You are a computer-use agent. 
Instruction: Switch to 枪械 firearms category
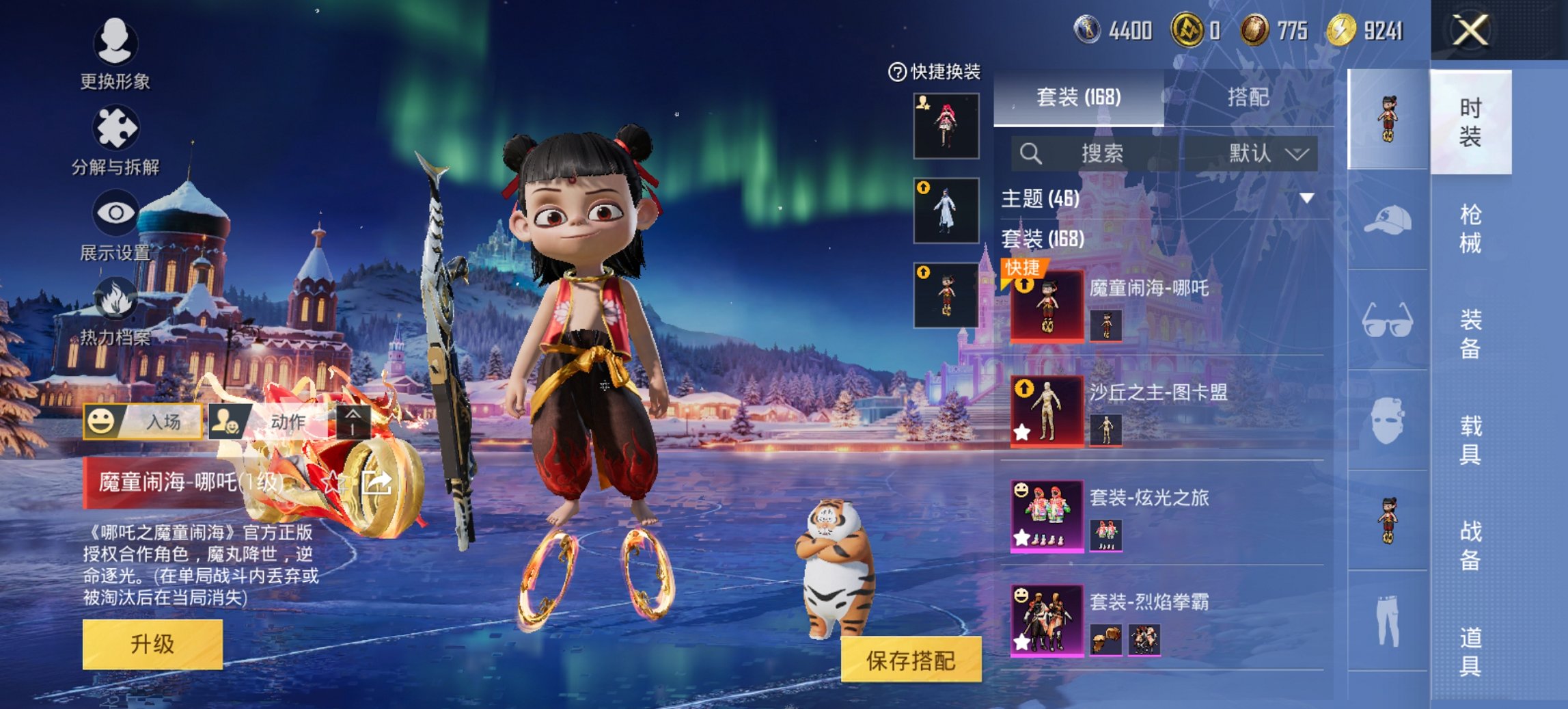click(x=1470, y=228)
